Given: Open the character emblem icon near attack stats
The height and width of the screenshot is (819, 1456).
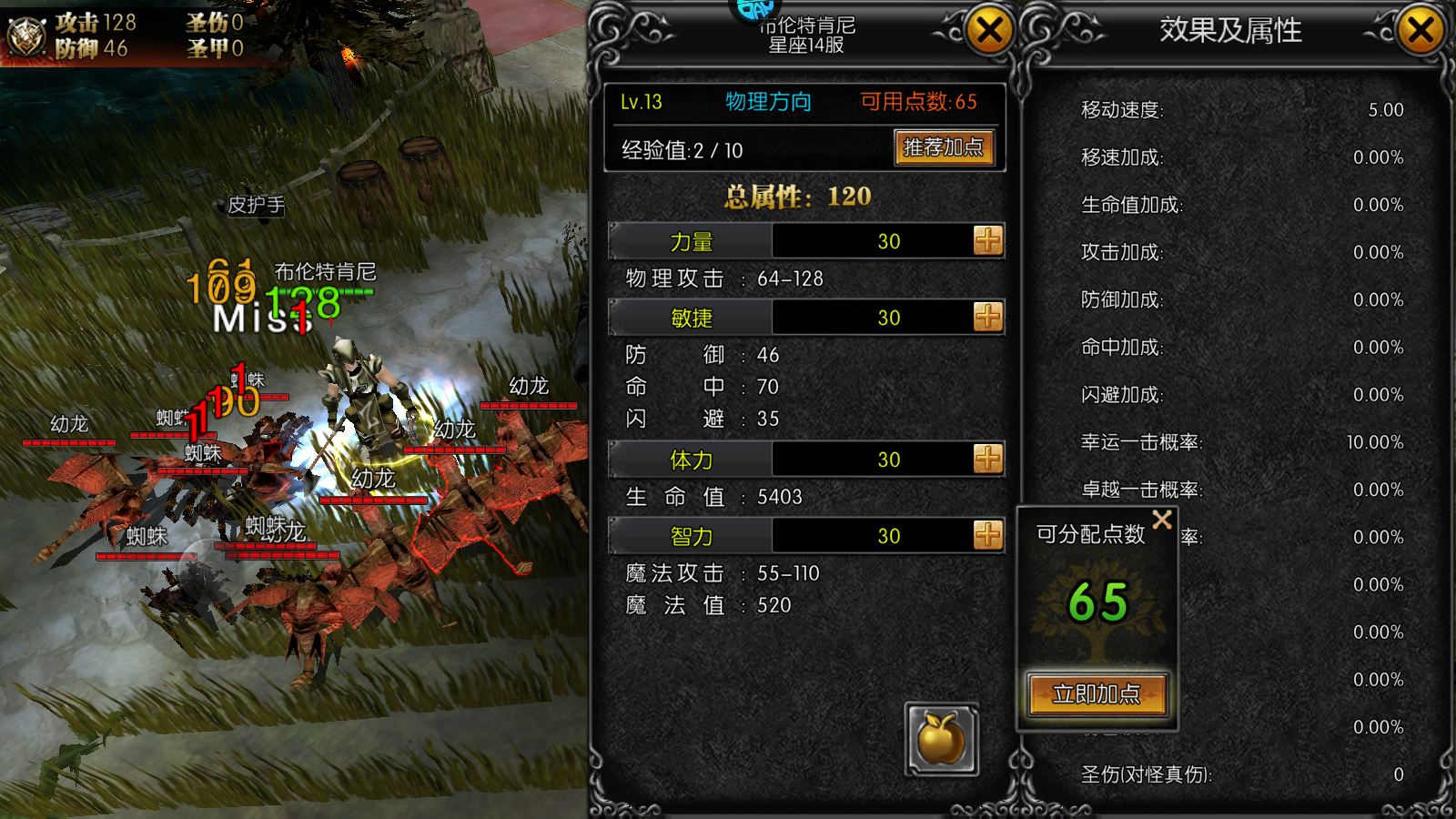Looking at the screenshot, I should [x=26, y=36].
